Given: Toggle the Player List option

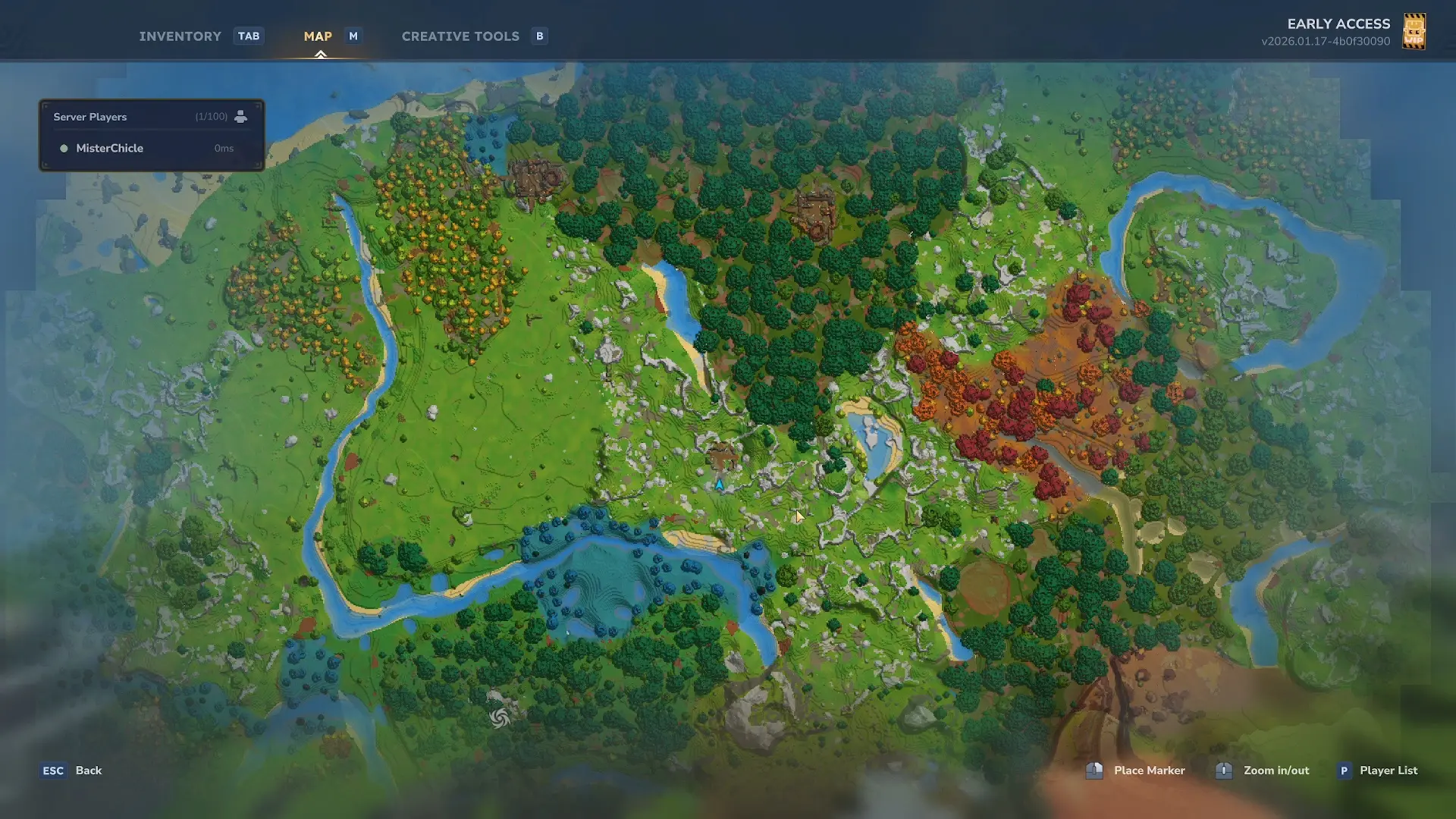Looking at the screenshot, I should point(1387,770).
